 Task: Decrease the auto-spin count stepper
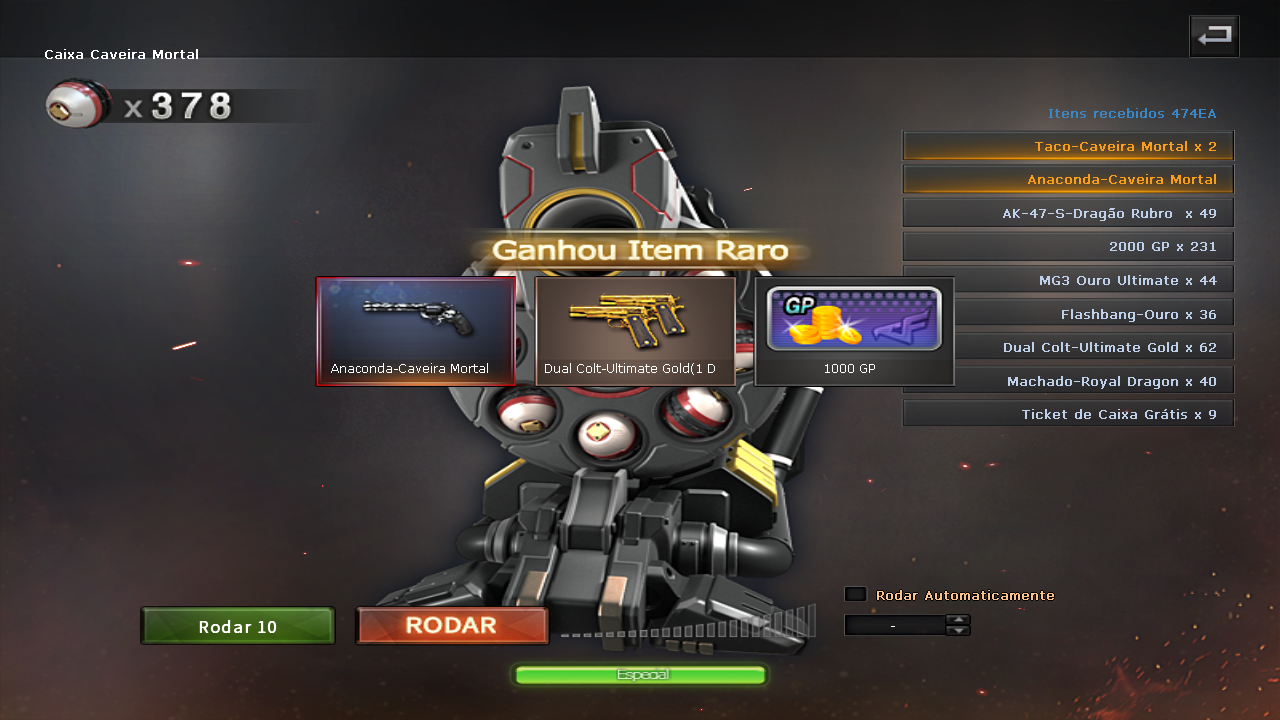tap(958, 631)
